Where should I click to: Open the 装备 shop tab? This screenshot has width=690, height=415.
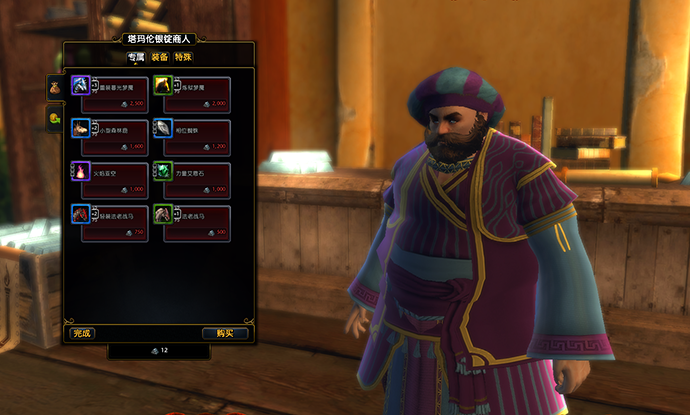tap(160, 58)
